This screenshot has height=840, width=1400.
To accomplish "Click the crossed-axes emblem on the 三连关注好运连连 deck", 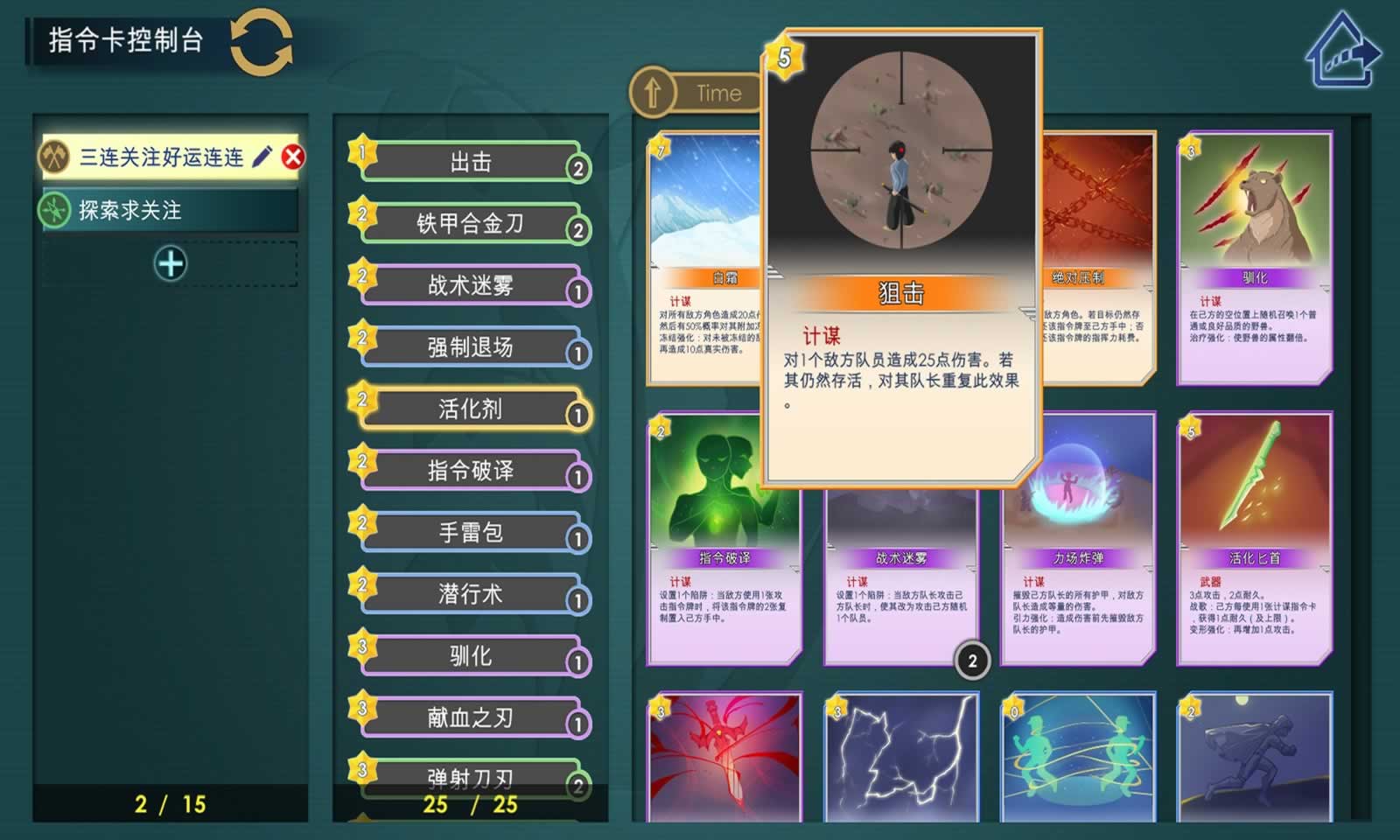I will [54, 156].
